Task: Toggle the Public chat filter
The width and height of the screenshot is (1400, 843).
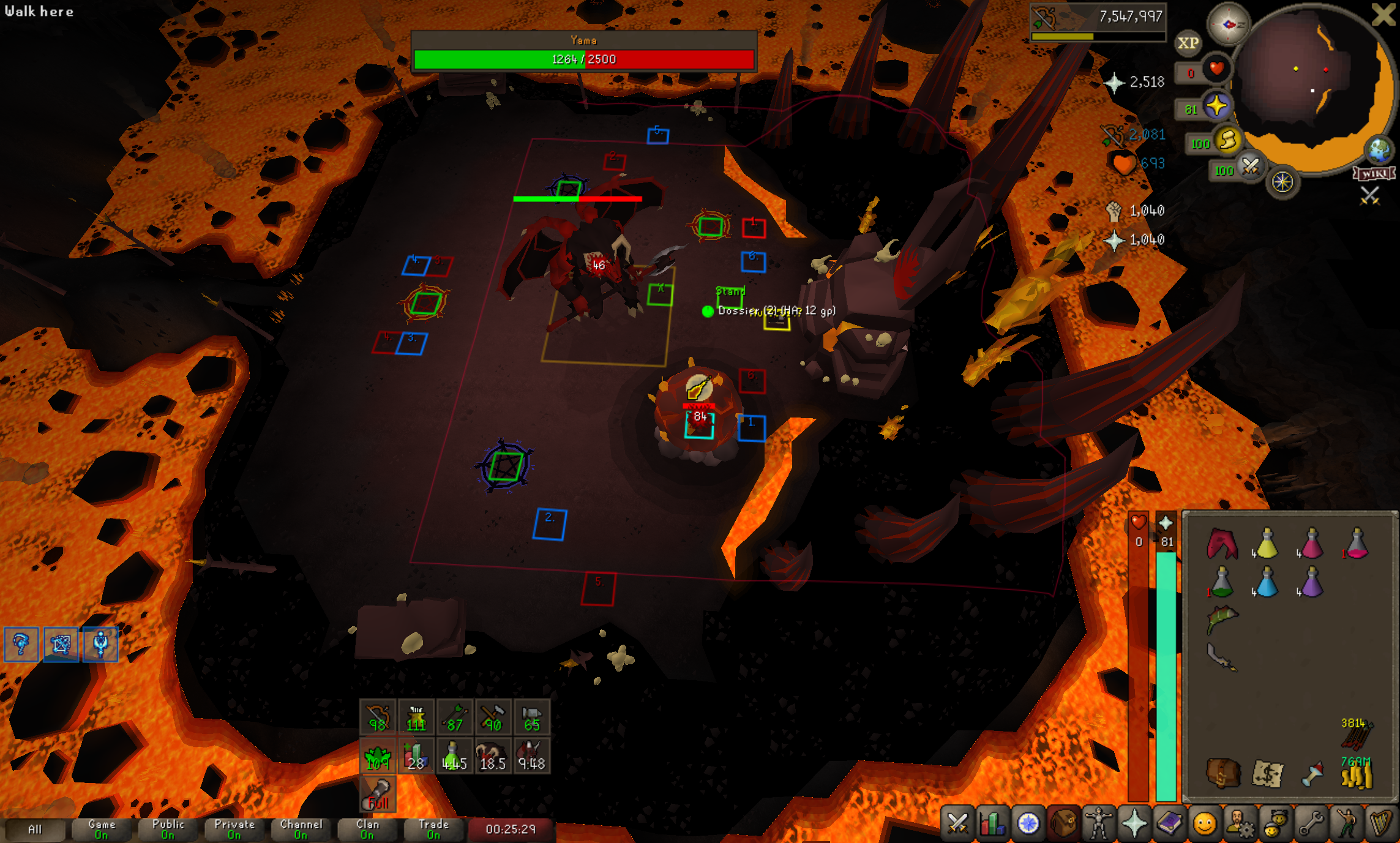Action: [168, 829]
